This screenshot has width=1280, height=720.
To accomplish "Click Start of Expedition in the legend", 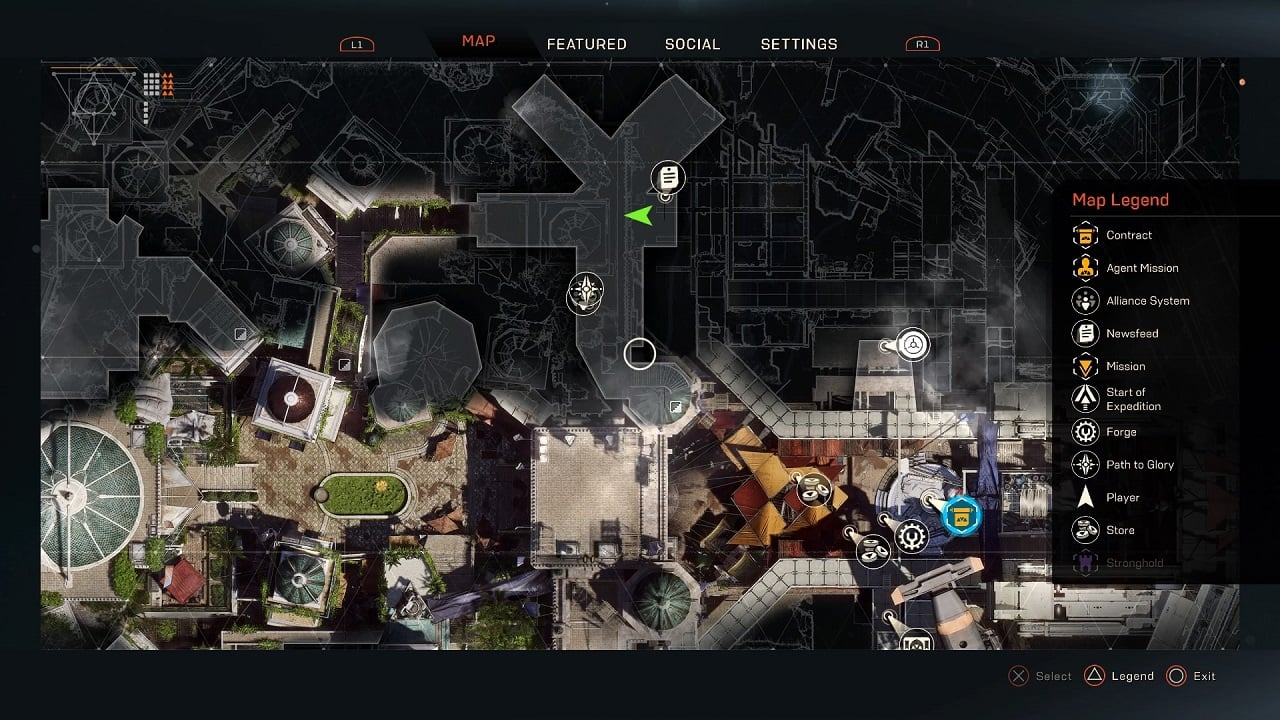I will [1133, 399].
